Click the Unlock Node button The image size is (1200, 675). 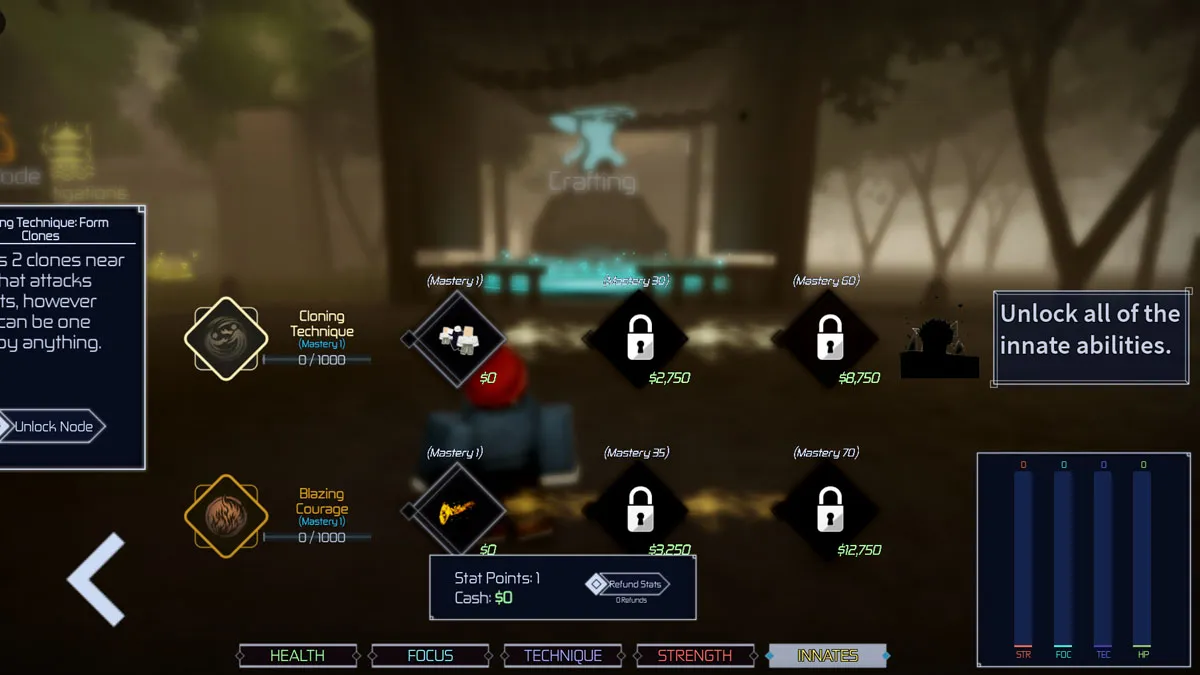pos(54,427)
